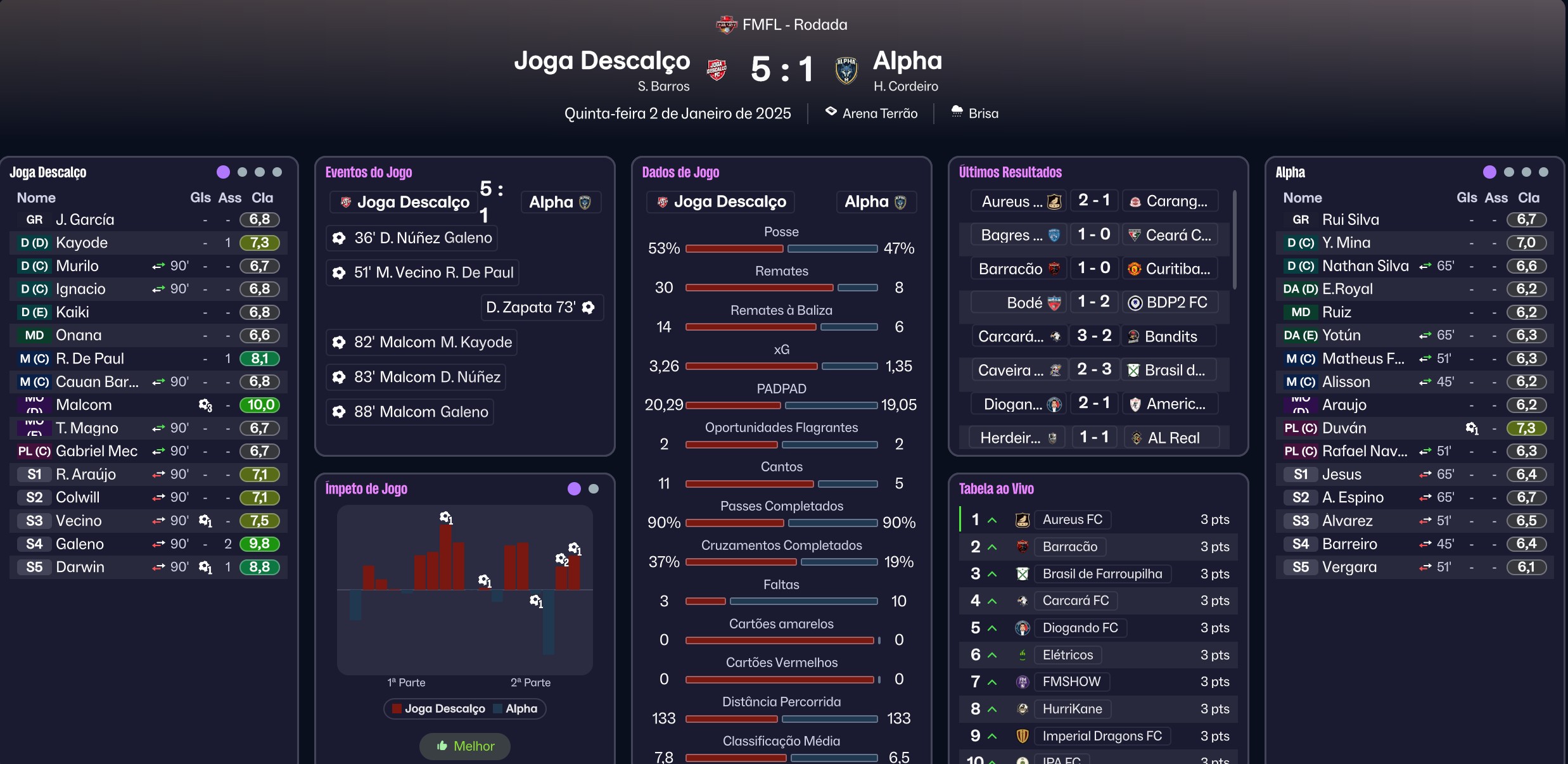Click Joga Descalço button in Dados de Jogo

[721, 202]
